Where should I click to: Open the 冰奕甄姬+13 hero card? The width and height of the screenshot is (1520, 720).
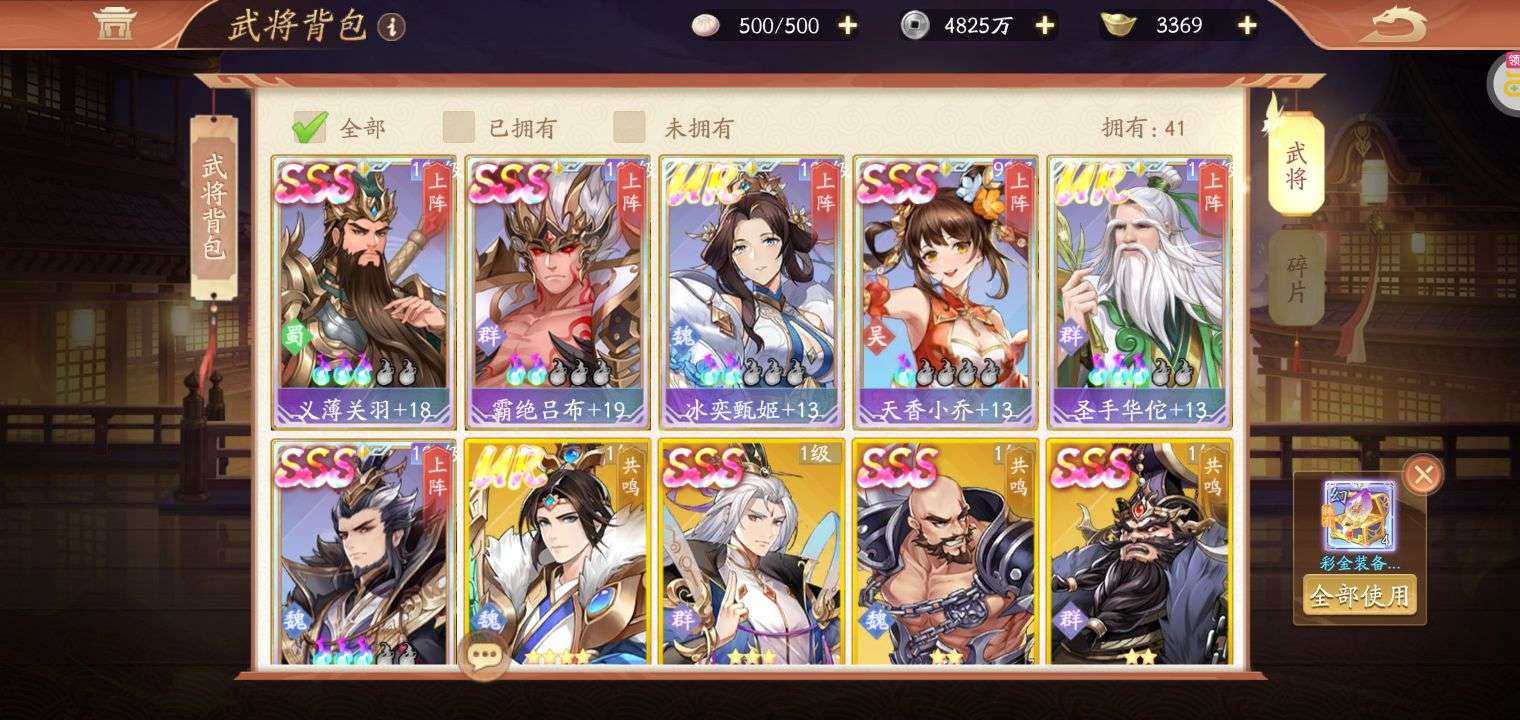tap(751, 290)
